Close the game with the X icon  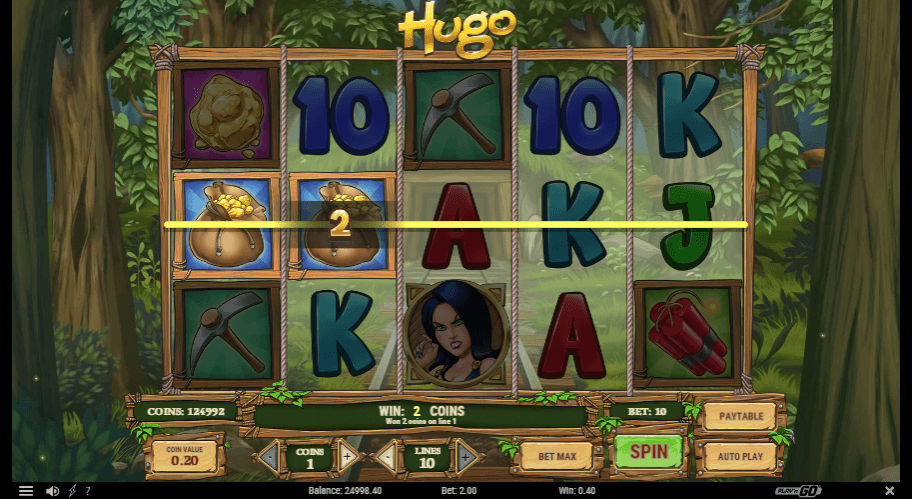pos(890,490)
